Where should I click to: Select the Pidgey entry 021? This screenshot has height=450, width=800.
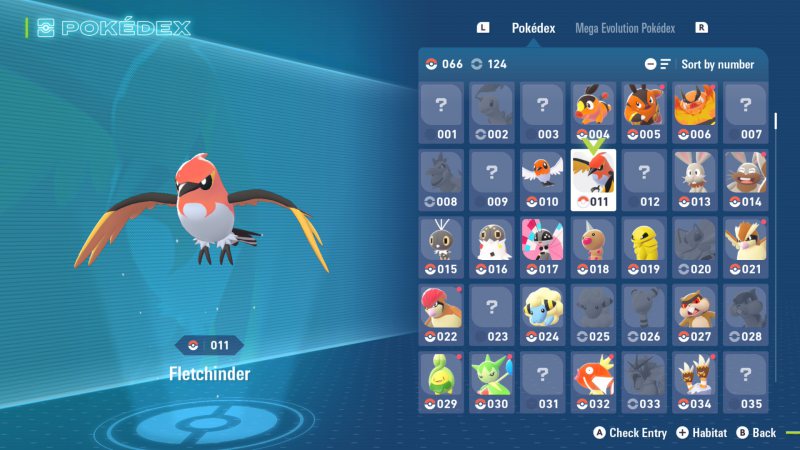point(745,246)
